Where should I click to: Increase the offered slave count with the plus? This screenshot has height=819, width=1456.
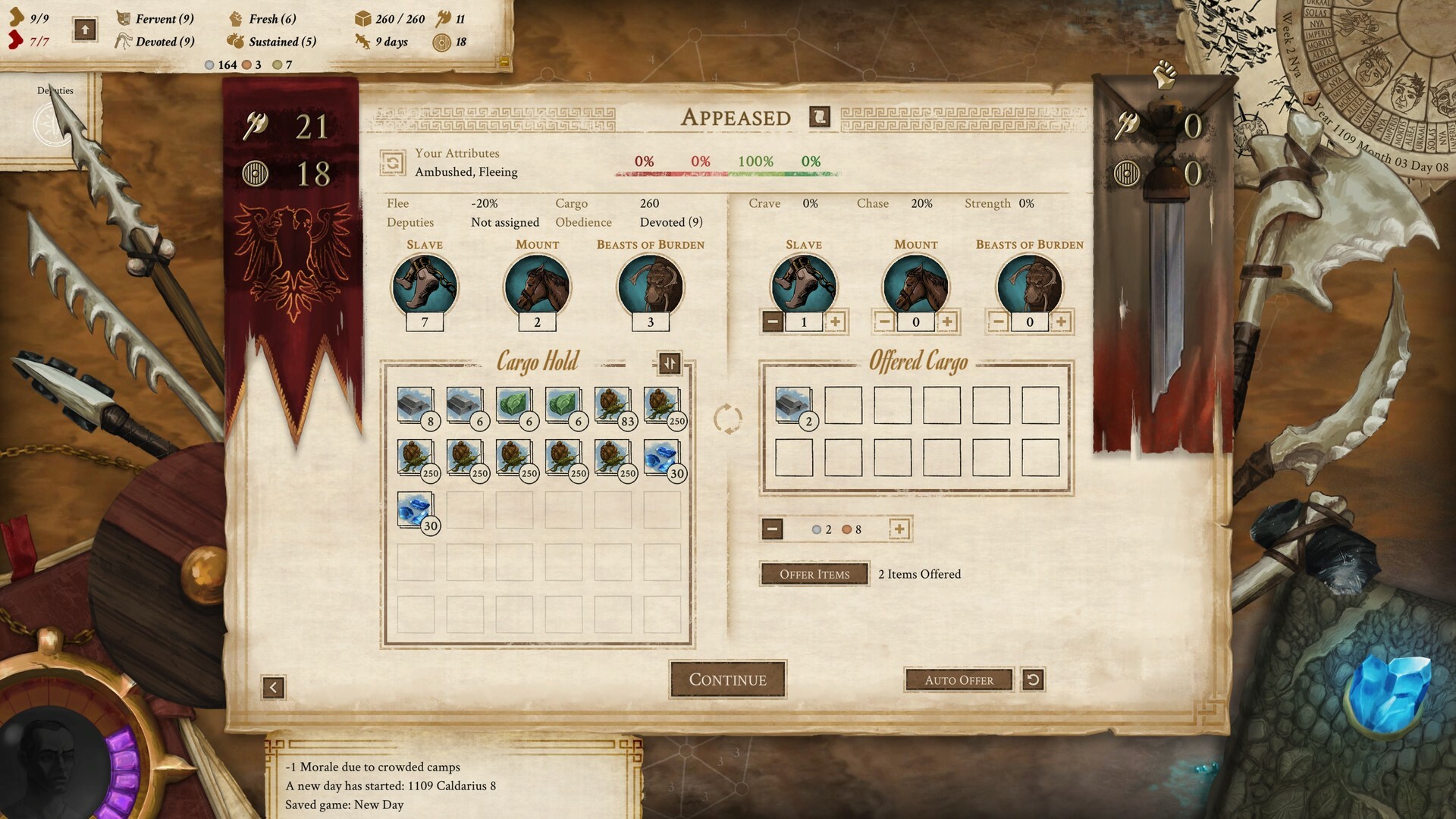click(835, 321)
